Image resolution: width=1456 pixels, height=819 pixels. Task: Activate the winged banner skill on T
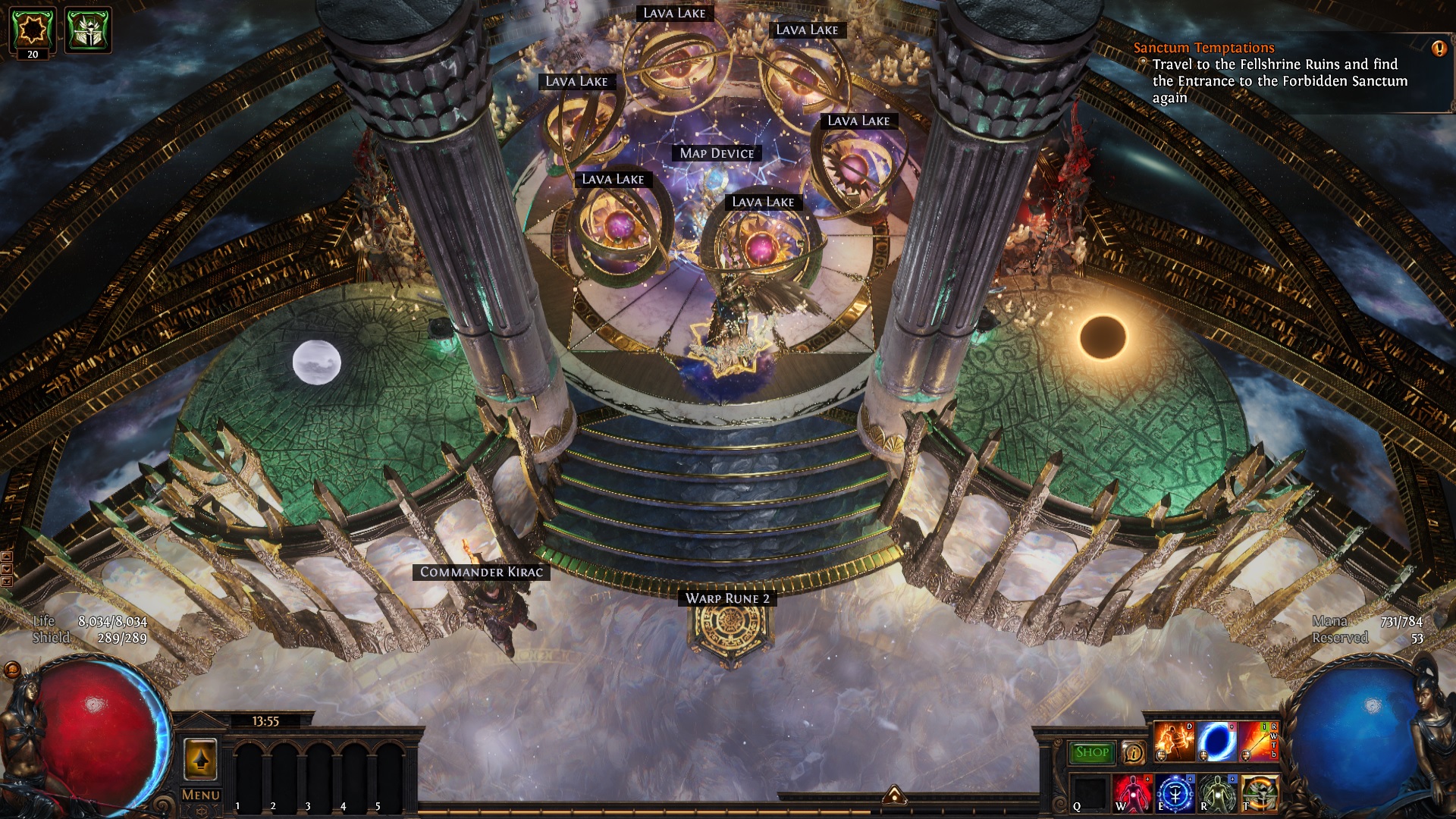coord(1260,795)
